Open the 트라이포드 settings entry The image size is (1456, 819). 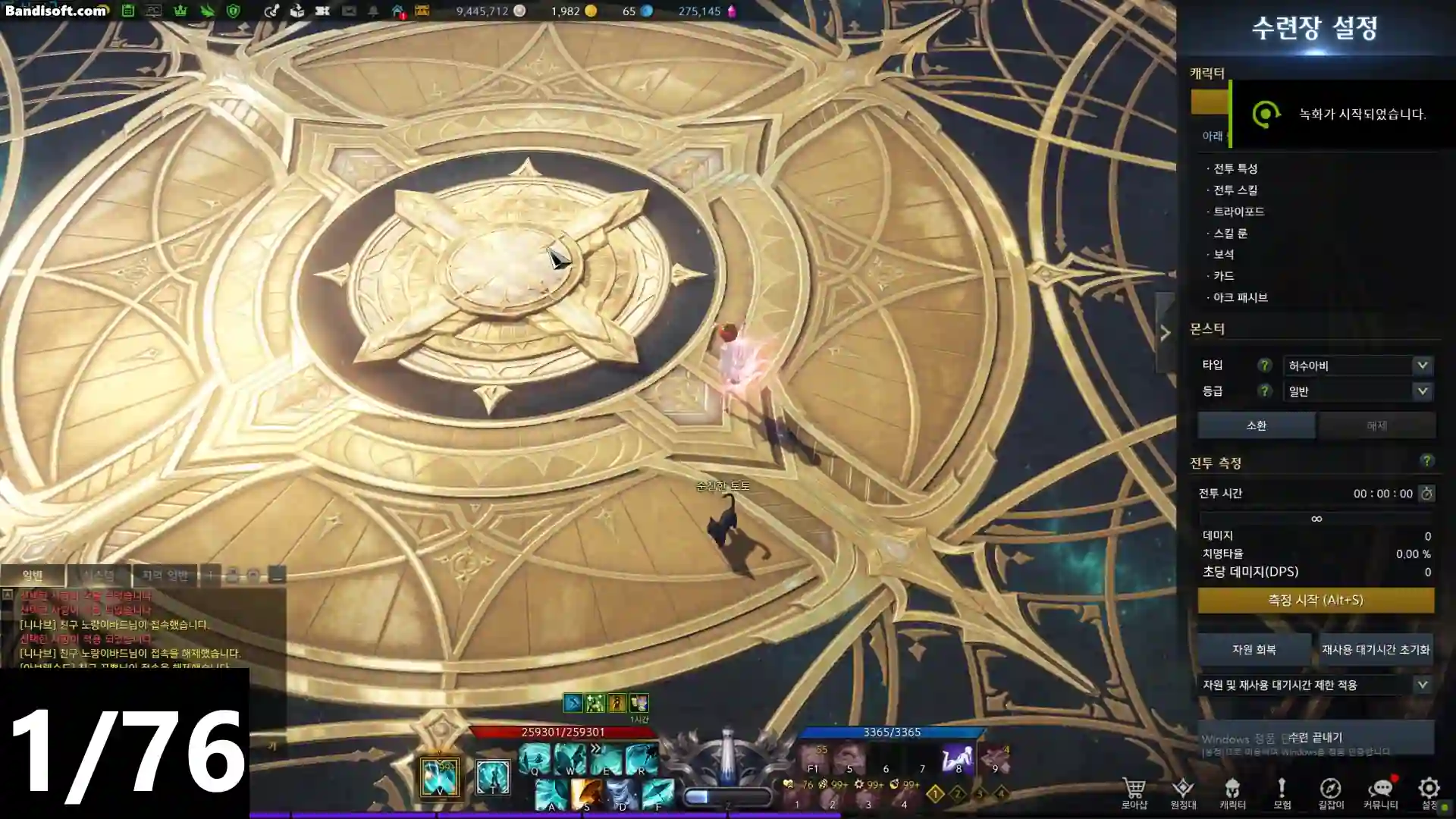point(1238,212)
